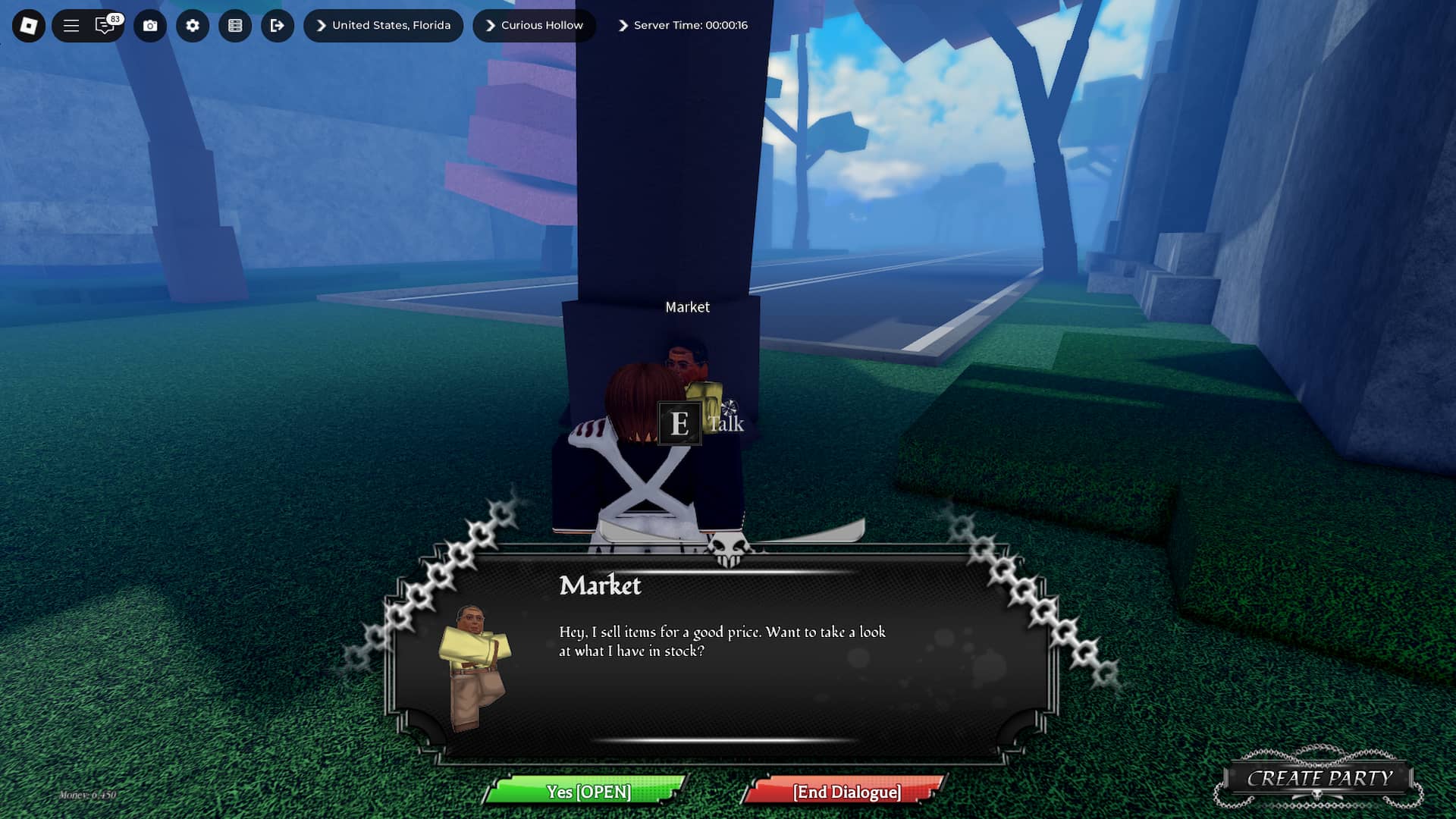Toggle the Server Time display
The height and width of the screenshot is (819, 1456).
click(x=689, y=25)
